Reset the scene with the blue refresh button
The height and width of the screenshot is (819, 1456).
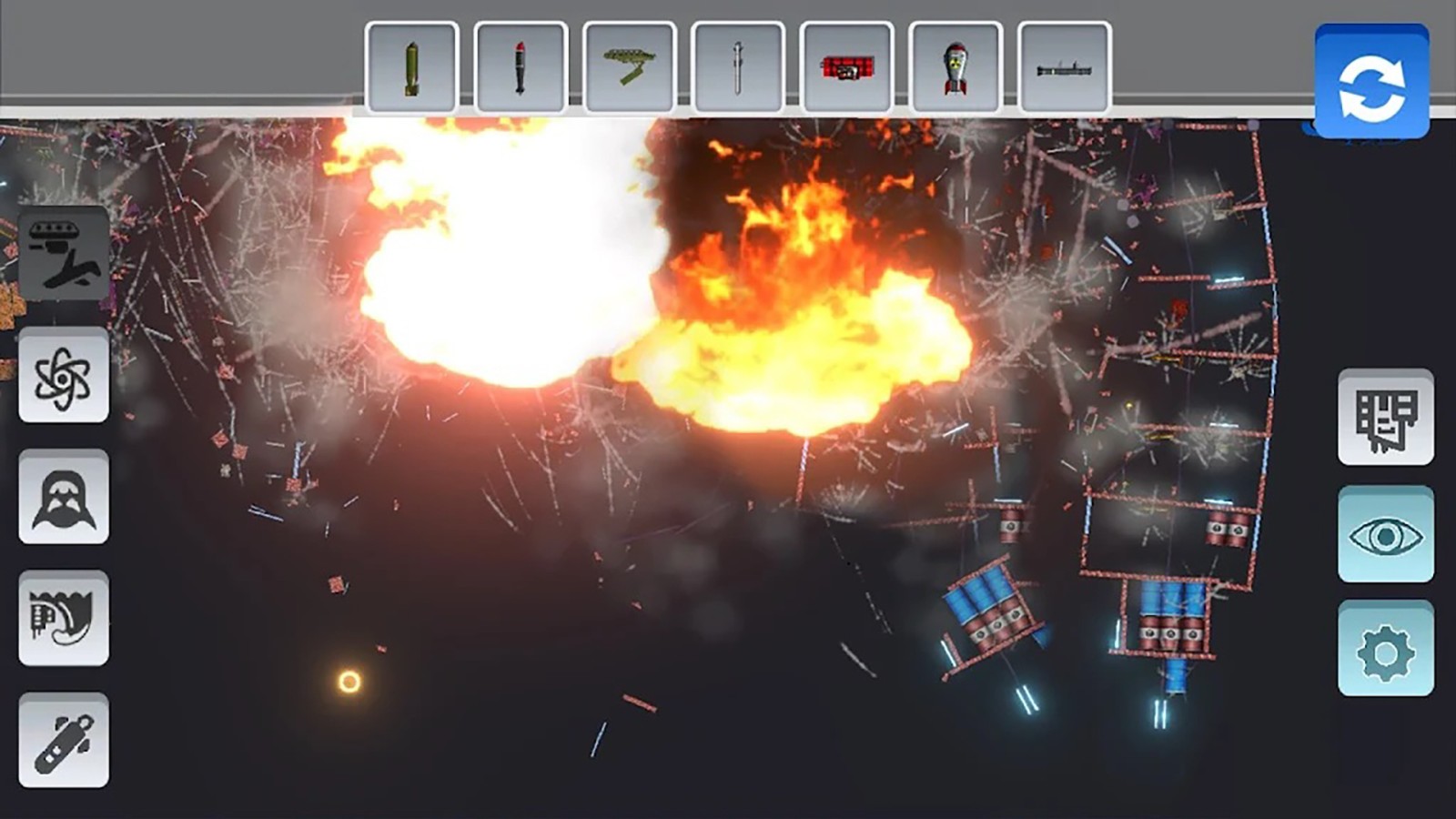pyautogui.click(x=1371, y=82)
